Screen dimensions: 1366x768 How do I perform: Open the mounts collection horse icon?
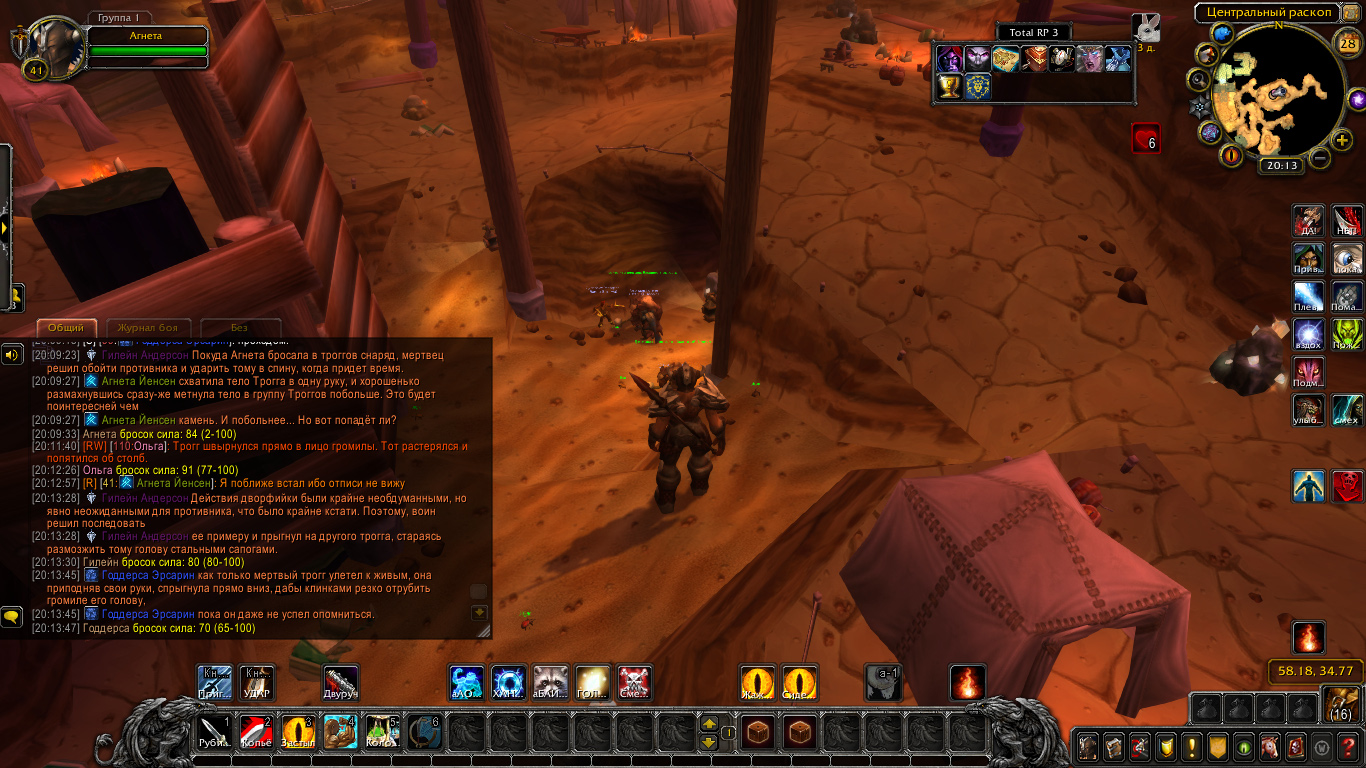1268,746
